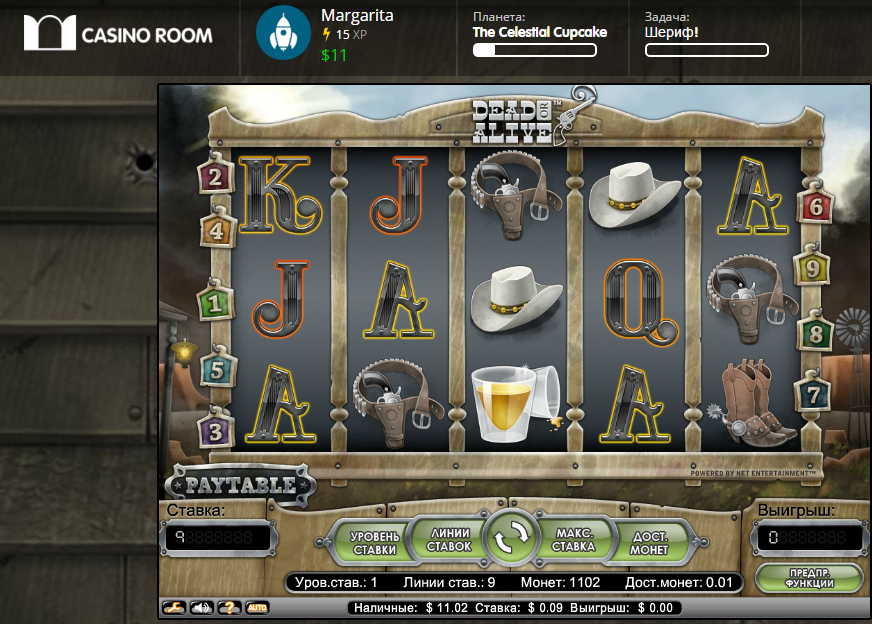Image resolution: width=872 pixels, height=624 pixels.
Task: Open game settings via the wrench icon
Action: (x=176, y=607)
